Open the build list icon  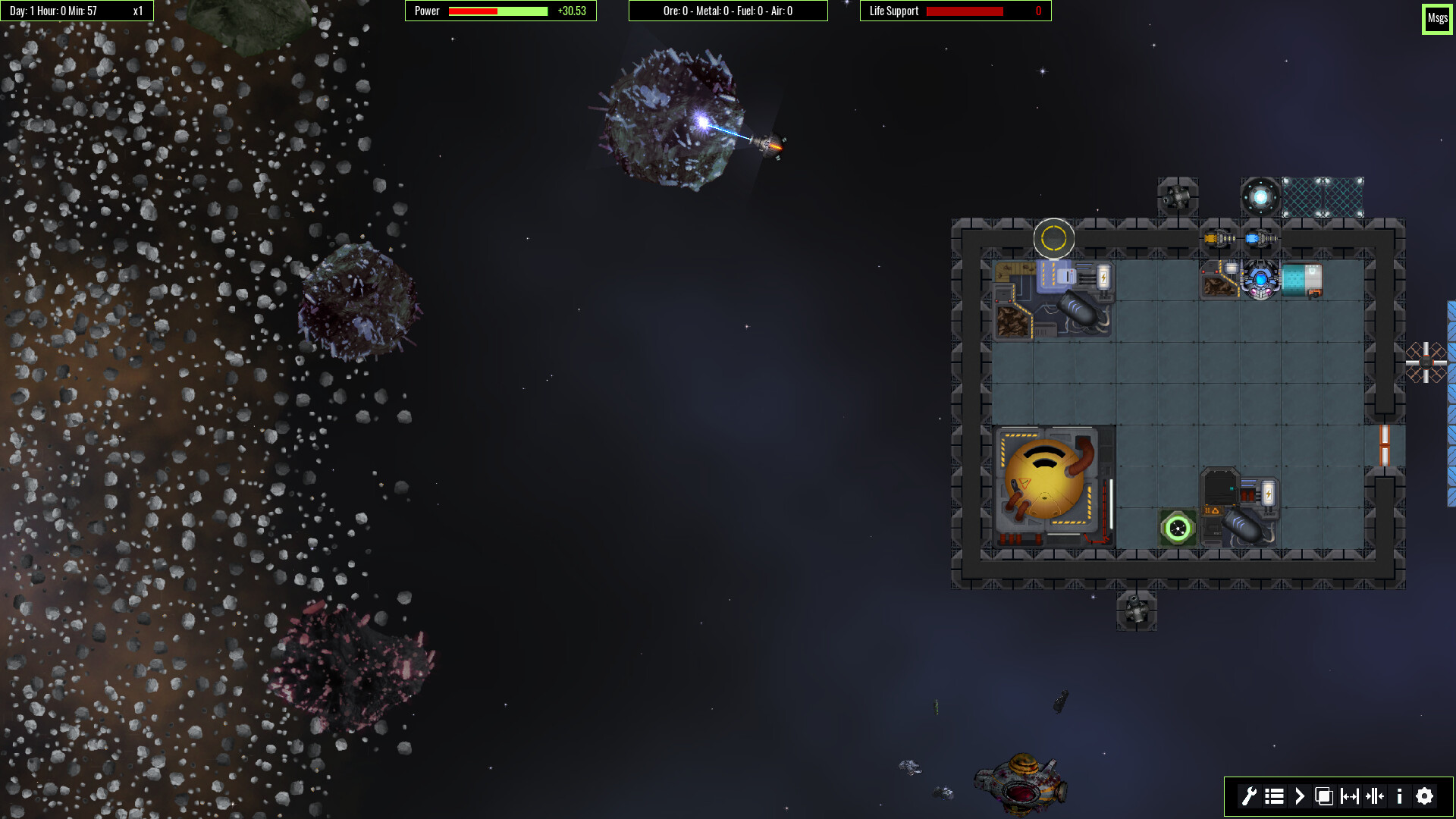coord(1274,797)
